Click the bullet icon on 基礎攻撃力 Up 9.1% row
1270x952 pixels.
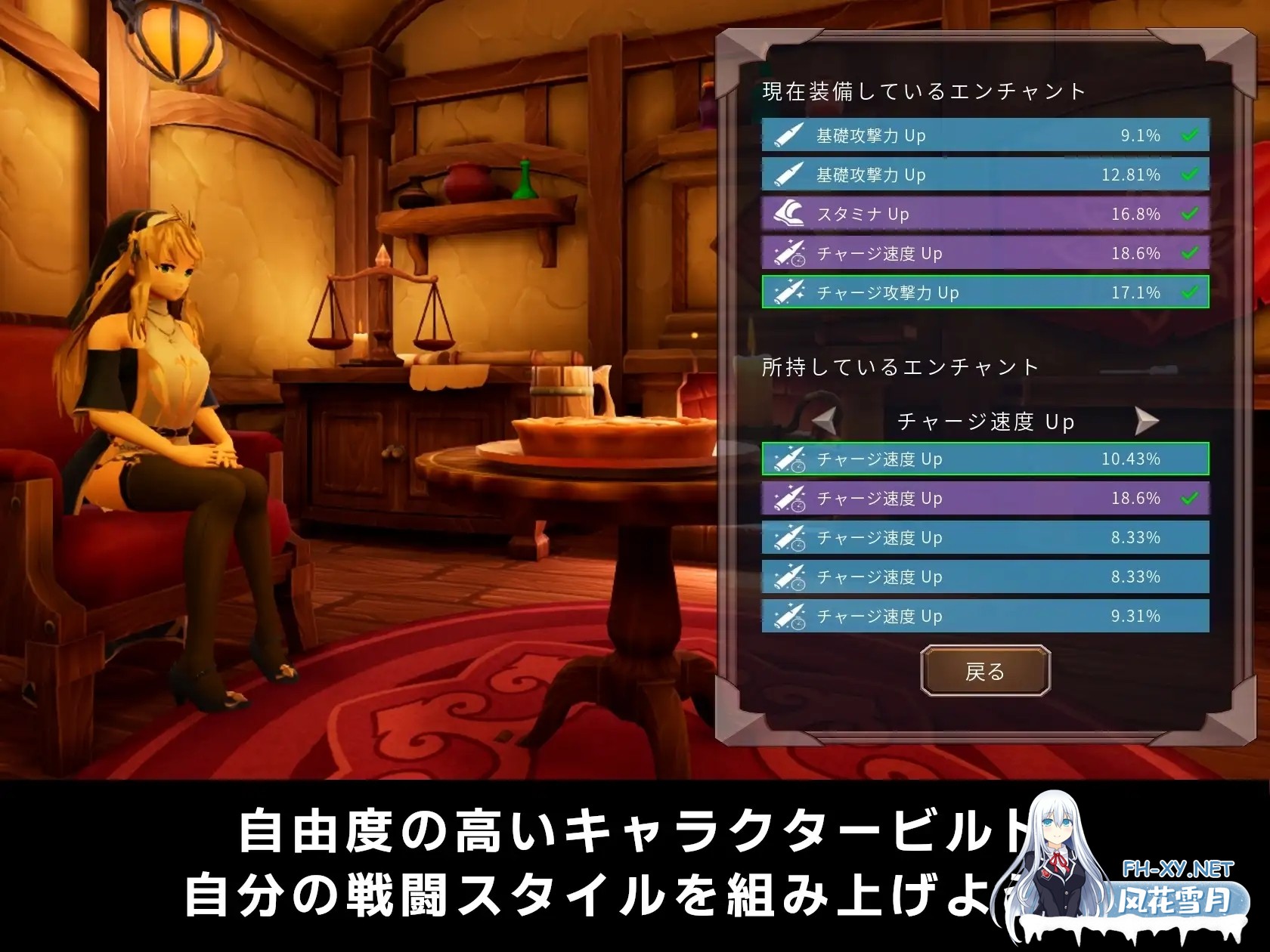(x=790, y=136)
